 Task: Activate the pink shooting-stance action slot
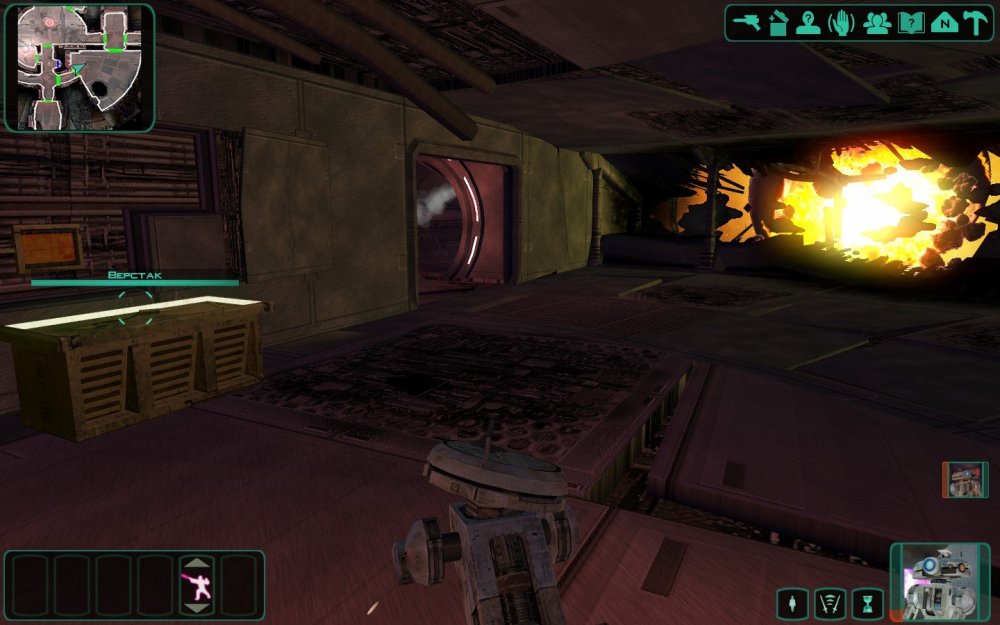click(196, 585)
